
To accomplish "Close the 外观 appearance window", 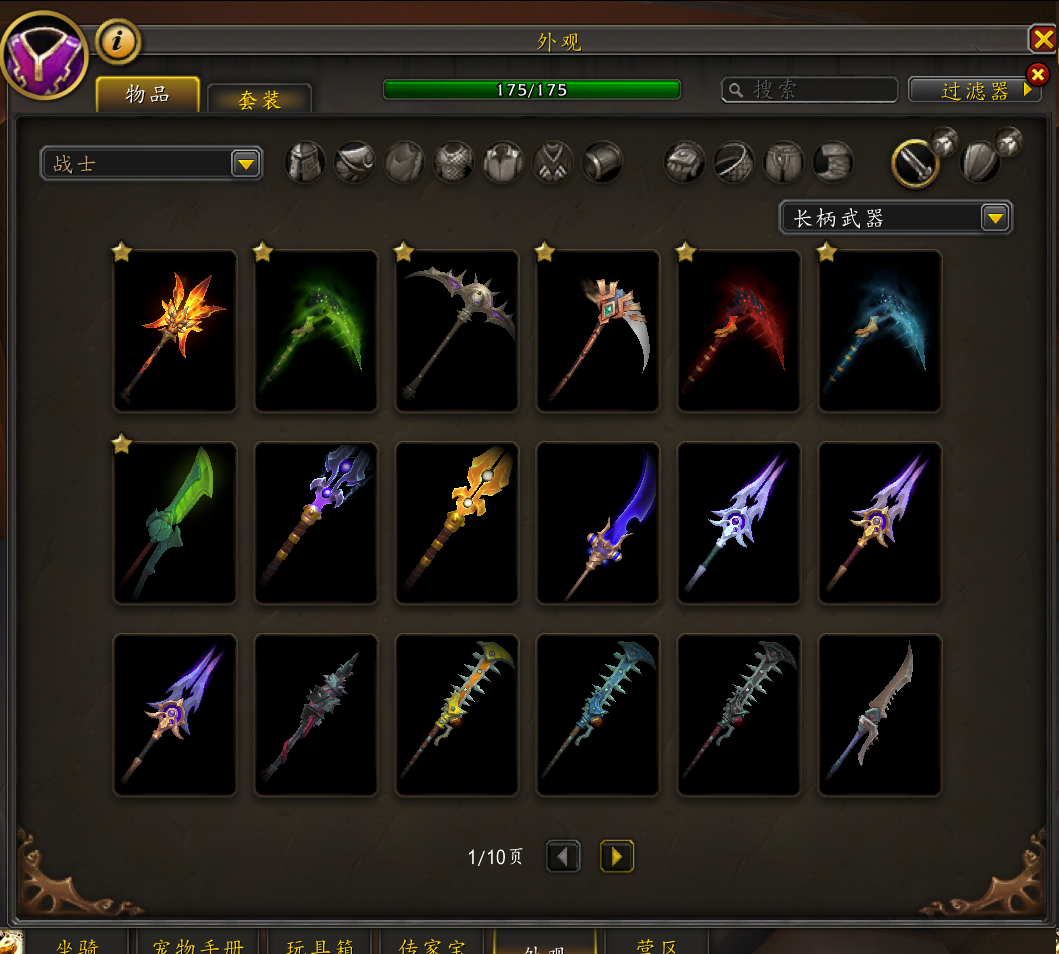I will 1042,39.
